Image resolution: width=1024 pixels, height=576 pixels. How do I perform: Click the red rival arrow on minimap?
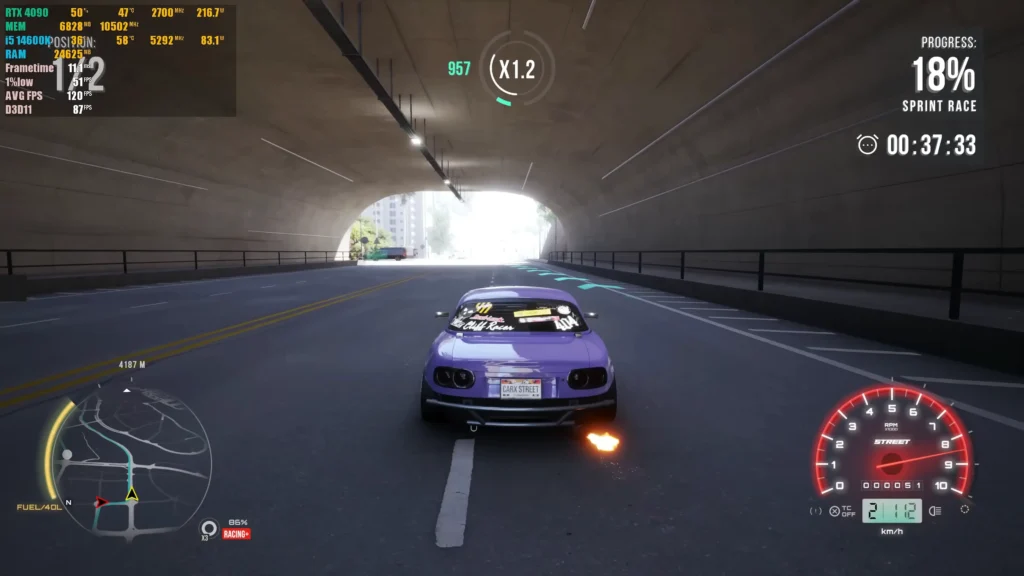101,501
